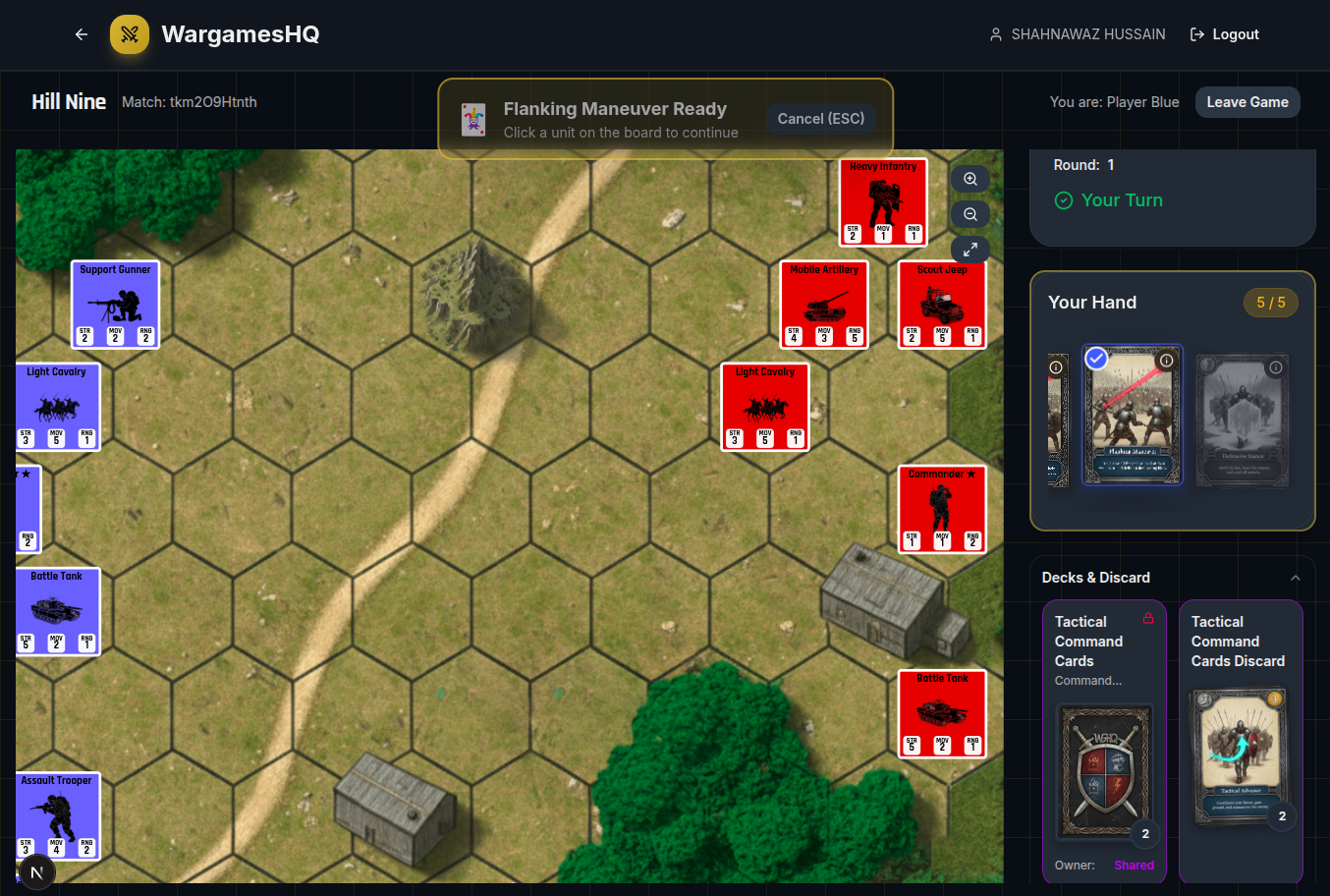Expand the map to fullscreen
The width and height of the screenshot is (1330, 896).
pos(970,250)
